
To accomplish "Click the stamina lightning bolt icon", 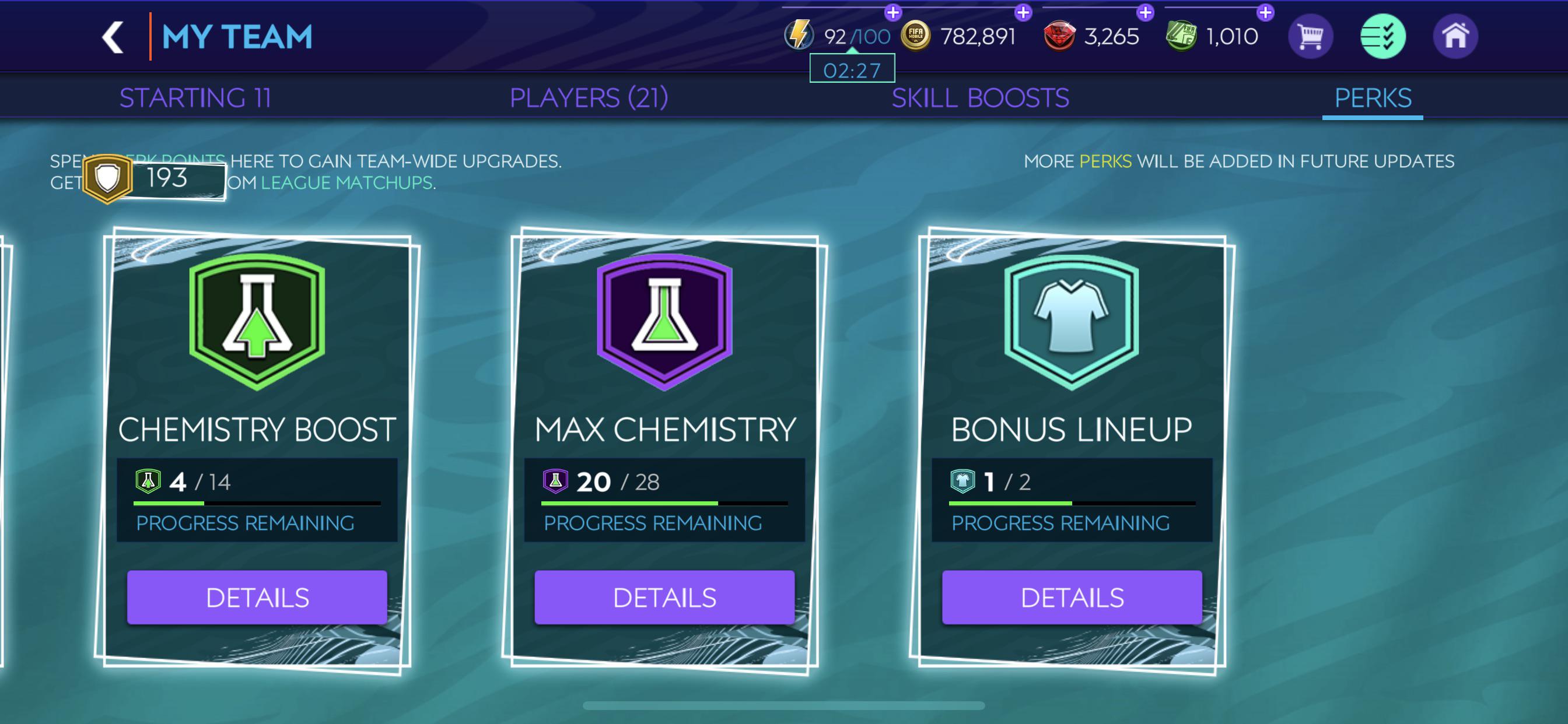I will click(800, 36).
